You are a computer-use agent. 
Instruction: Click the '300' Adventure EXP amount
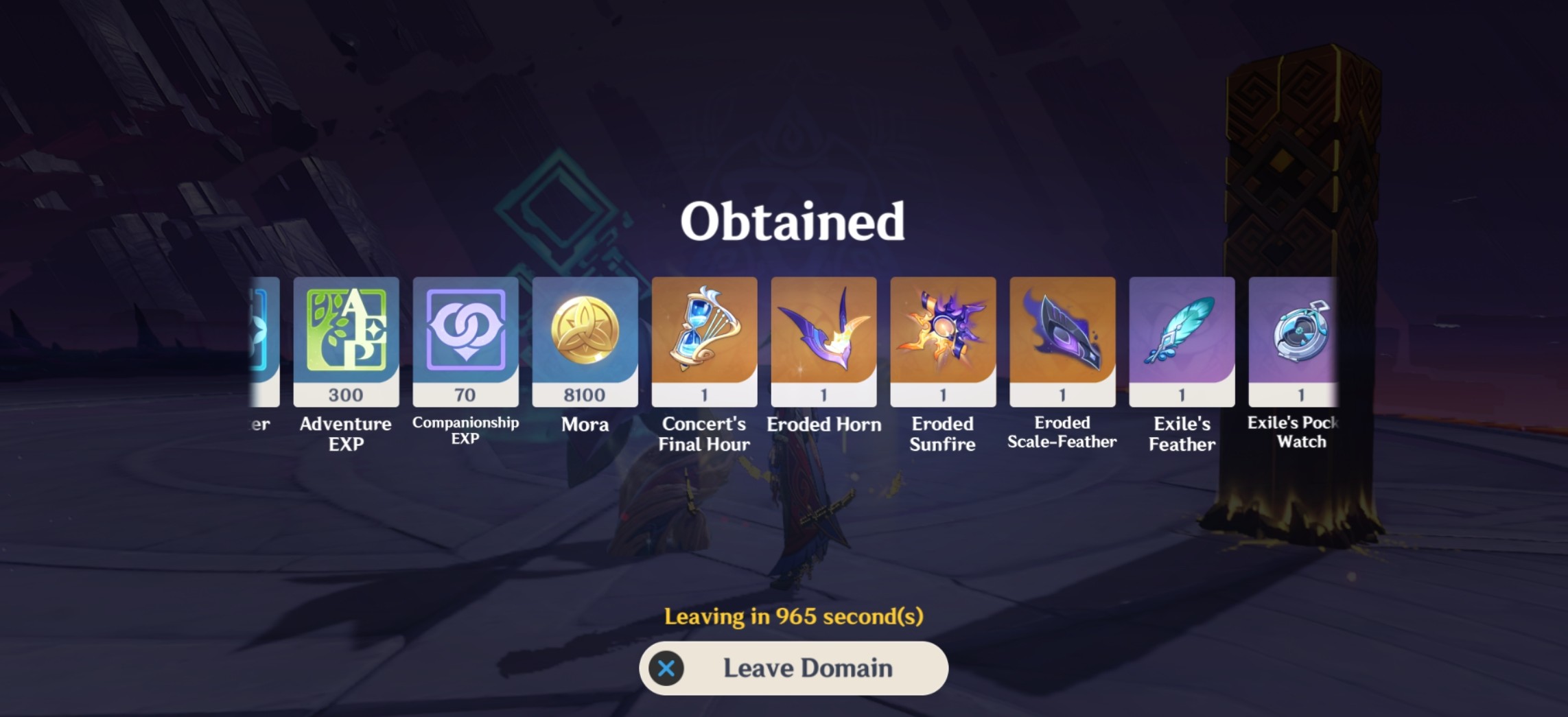point(346,395)
